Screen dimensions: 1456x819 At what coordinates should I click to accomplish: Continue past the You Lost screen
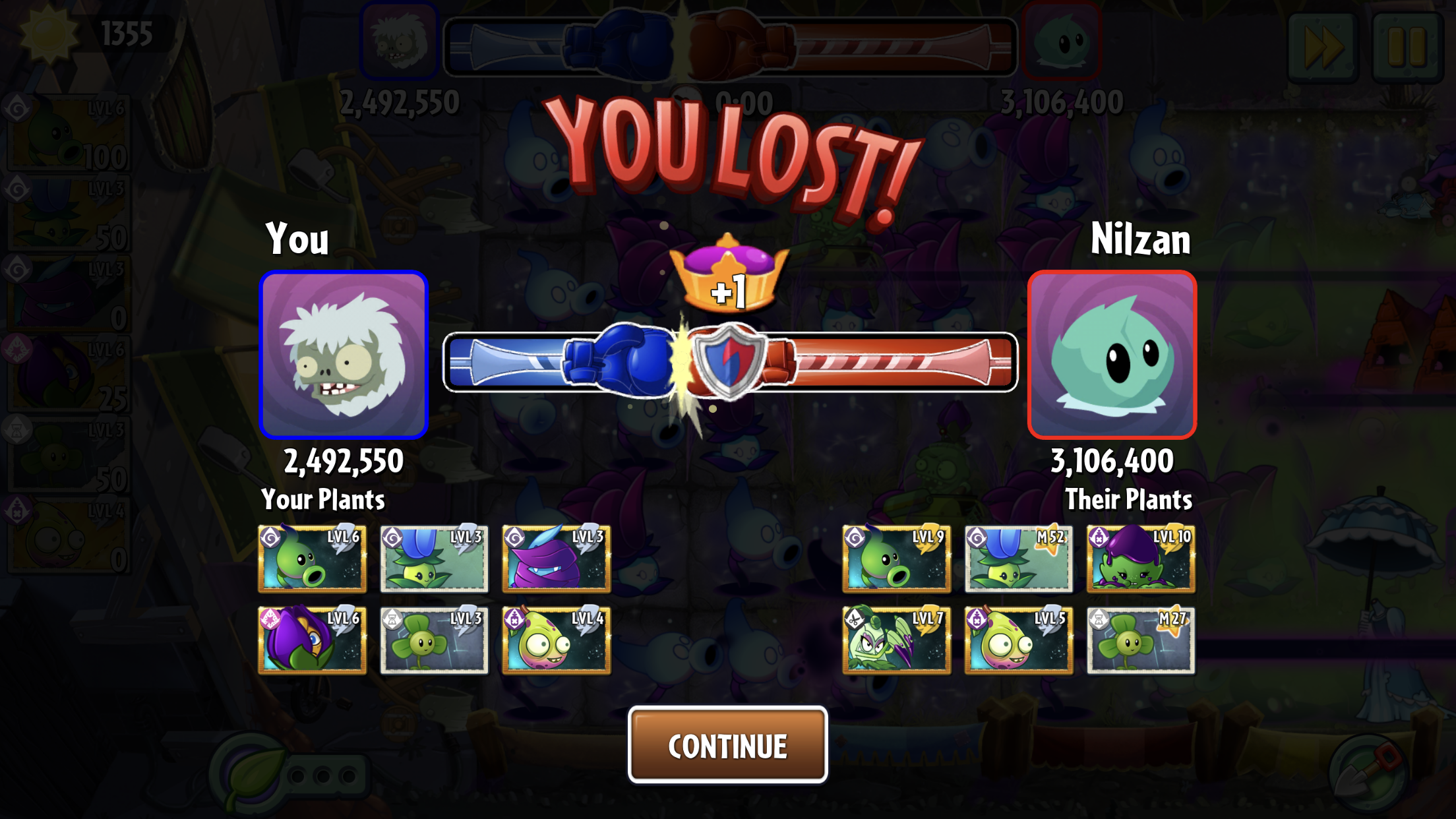tap(727, 745)
